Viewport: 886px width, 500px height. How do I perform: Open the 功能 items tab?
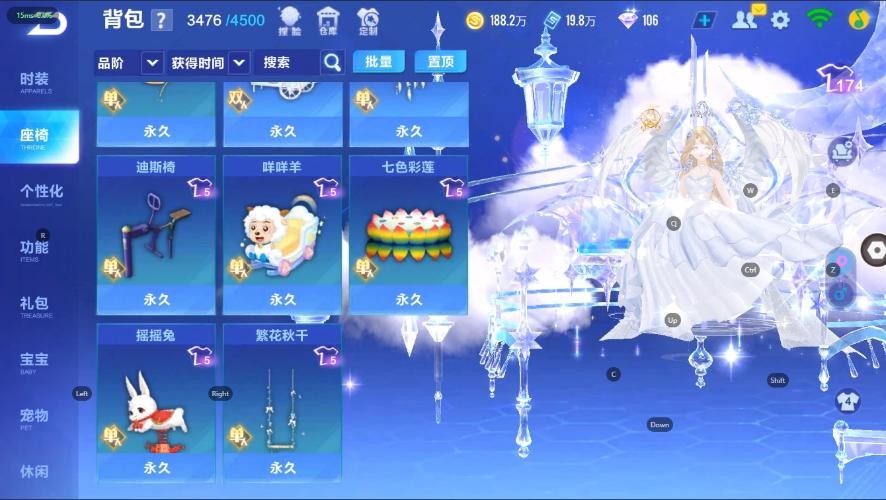pyautogui.click(x=34, y=249)
